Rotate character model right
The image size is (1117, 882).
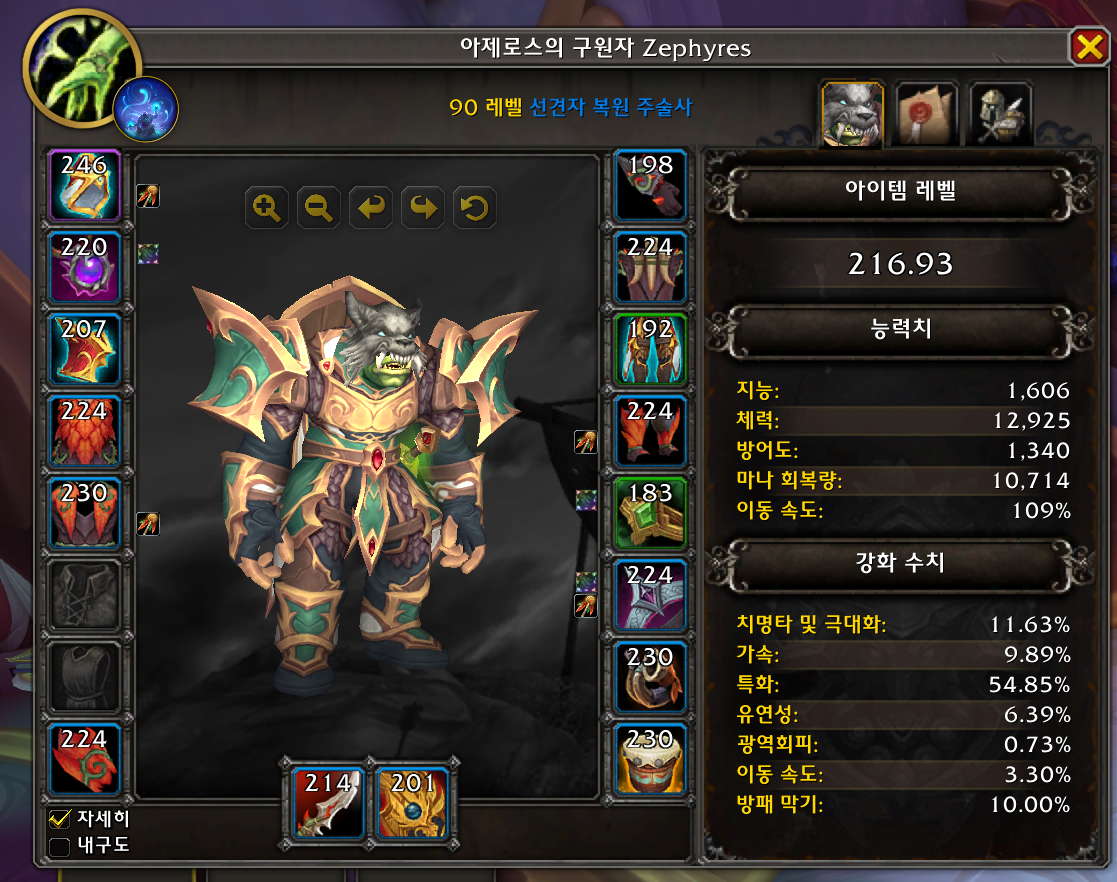click(423, 208)
